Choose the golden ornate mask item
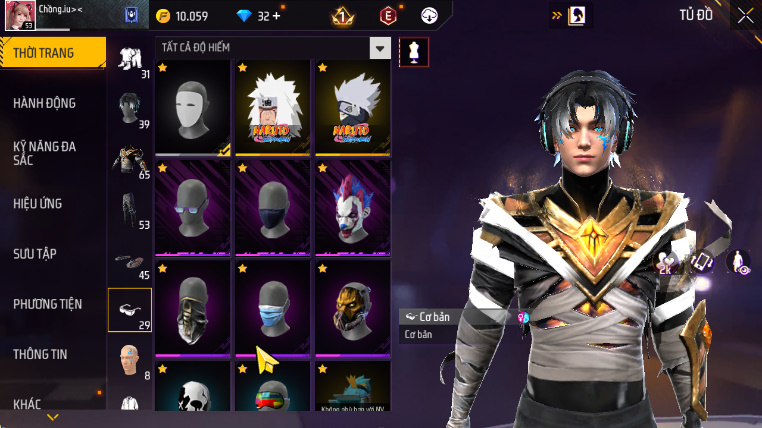This screenshot has width=762, height=428. pyautogui.click(x=352, y=307)
